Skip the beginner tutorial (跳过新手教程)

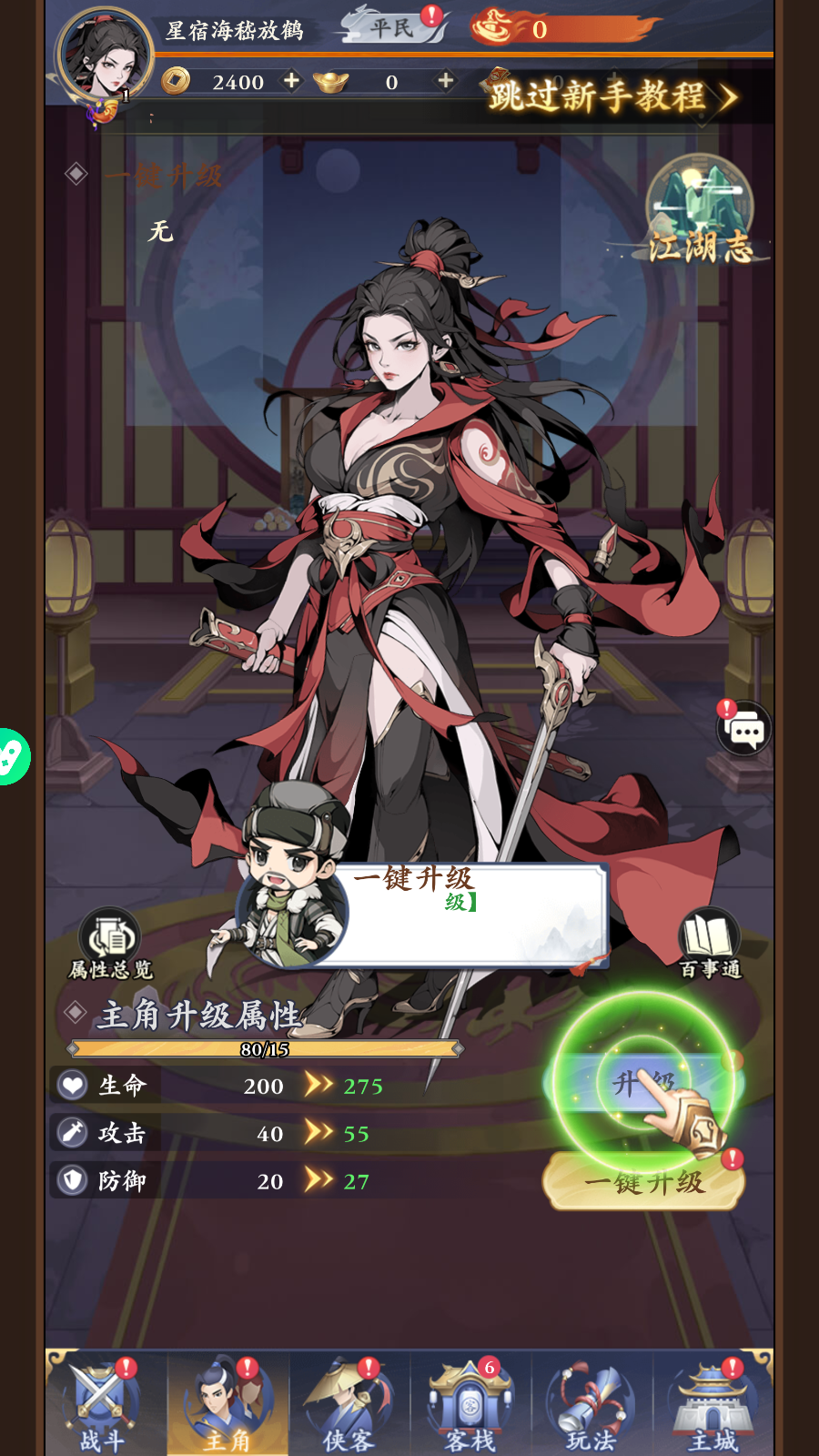(610, 96)
